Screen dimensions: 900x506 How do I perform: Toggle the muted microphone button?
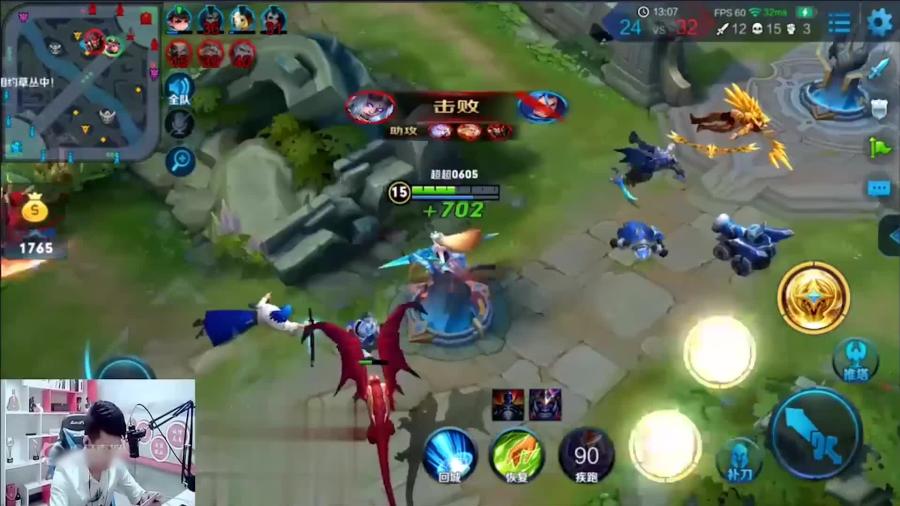(179, 124)
